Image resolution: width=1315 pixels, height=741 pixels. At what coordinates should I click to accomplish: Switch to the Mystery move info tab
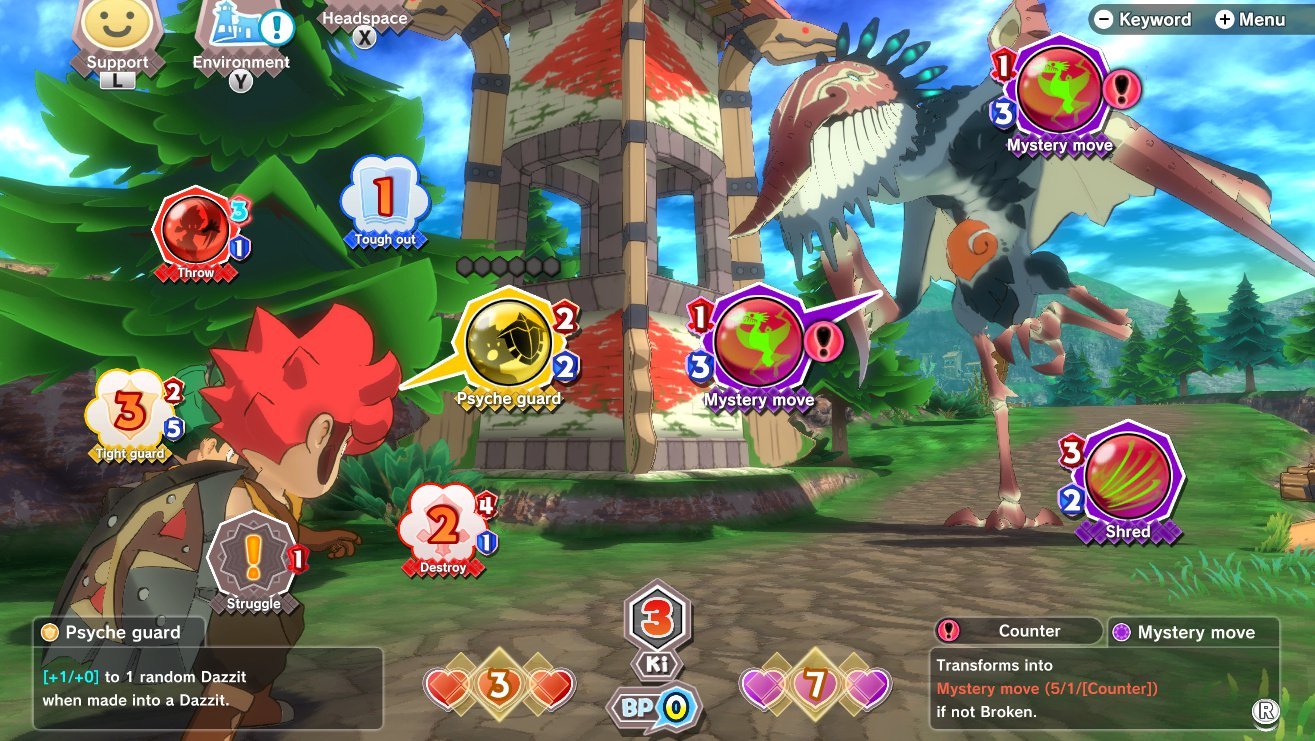pos(1193,632)
